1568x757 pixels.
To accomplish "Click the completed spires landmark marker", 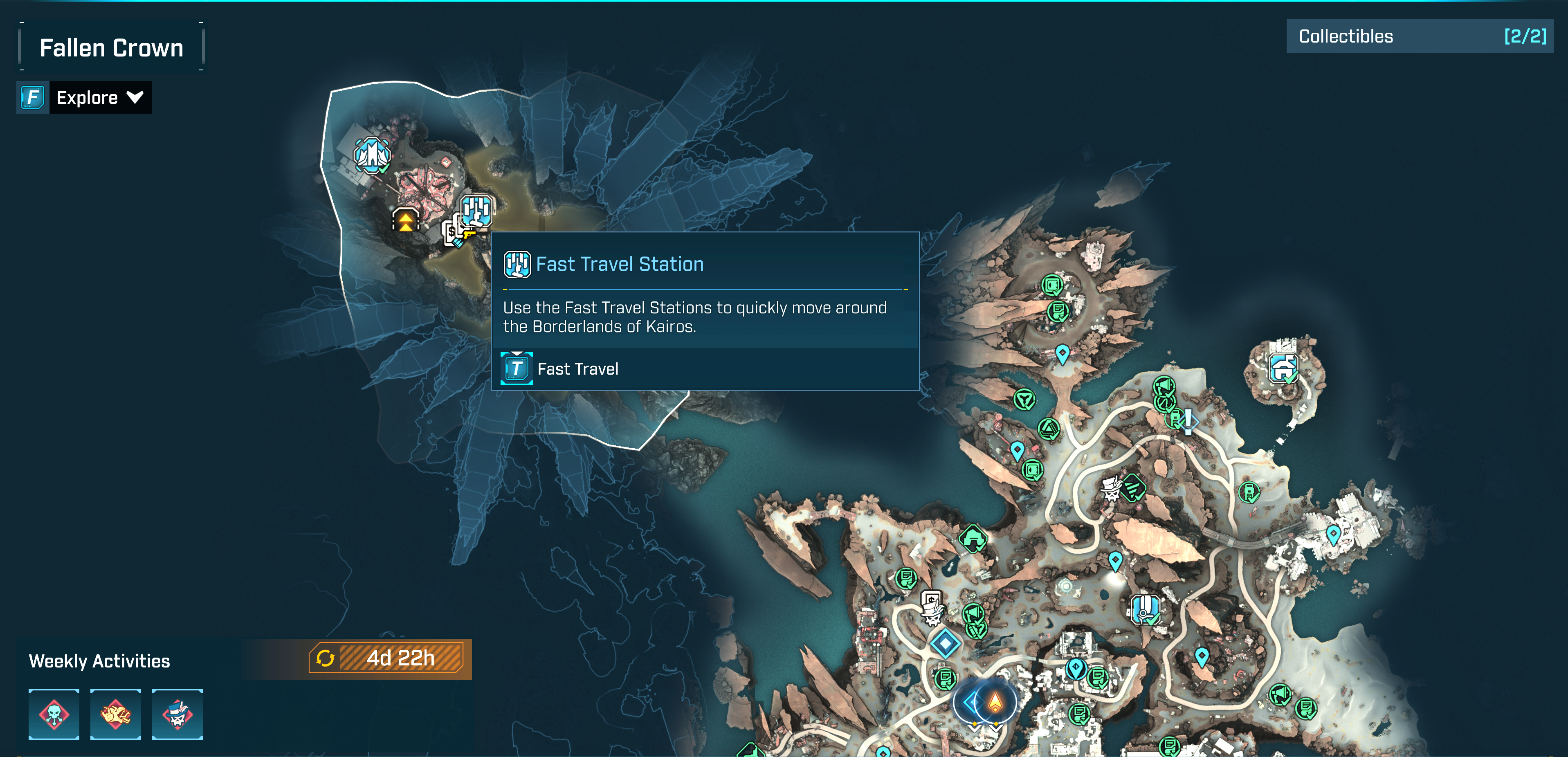I will [x=372, y=155].
